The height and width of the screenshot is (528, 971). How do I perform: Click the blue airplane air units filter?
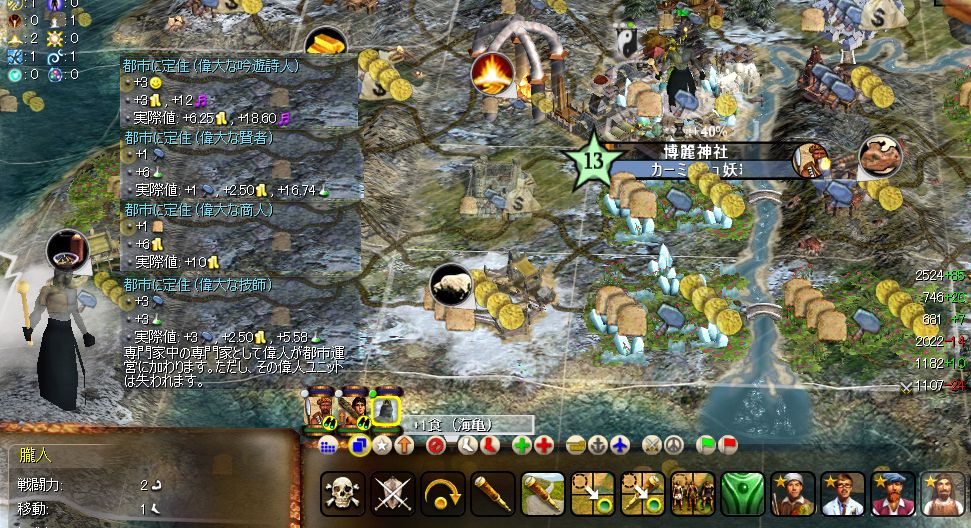tap(621, 445)
